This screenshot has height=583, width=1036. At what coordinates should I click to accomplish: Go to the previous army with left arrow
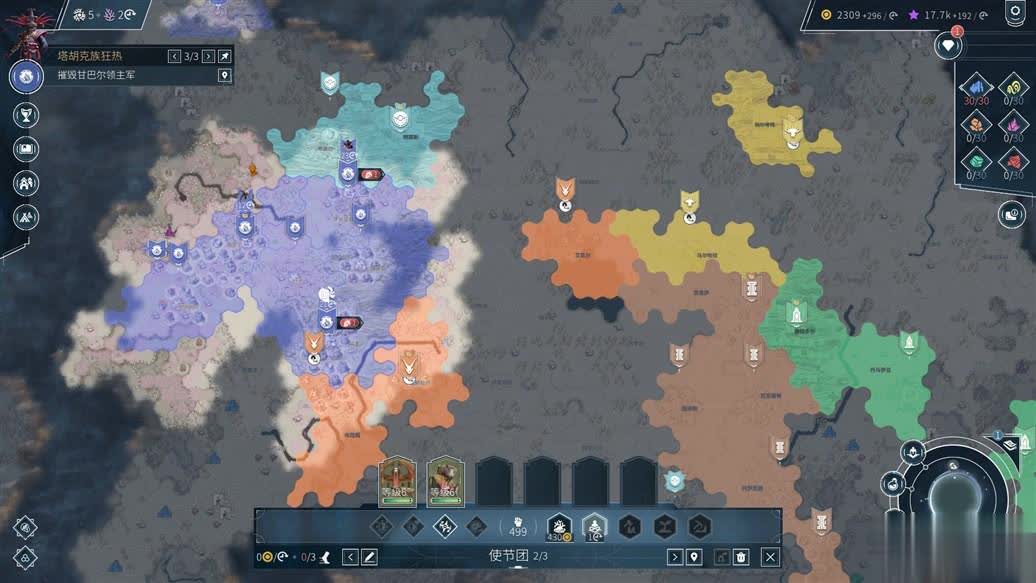tap(351, 557)
